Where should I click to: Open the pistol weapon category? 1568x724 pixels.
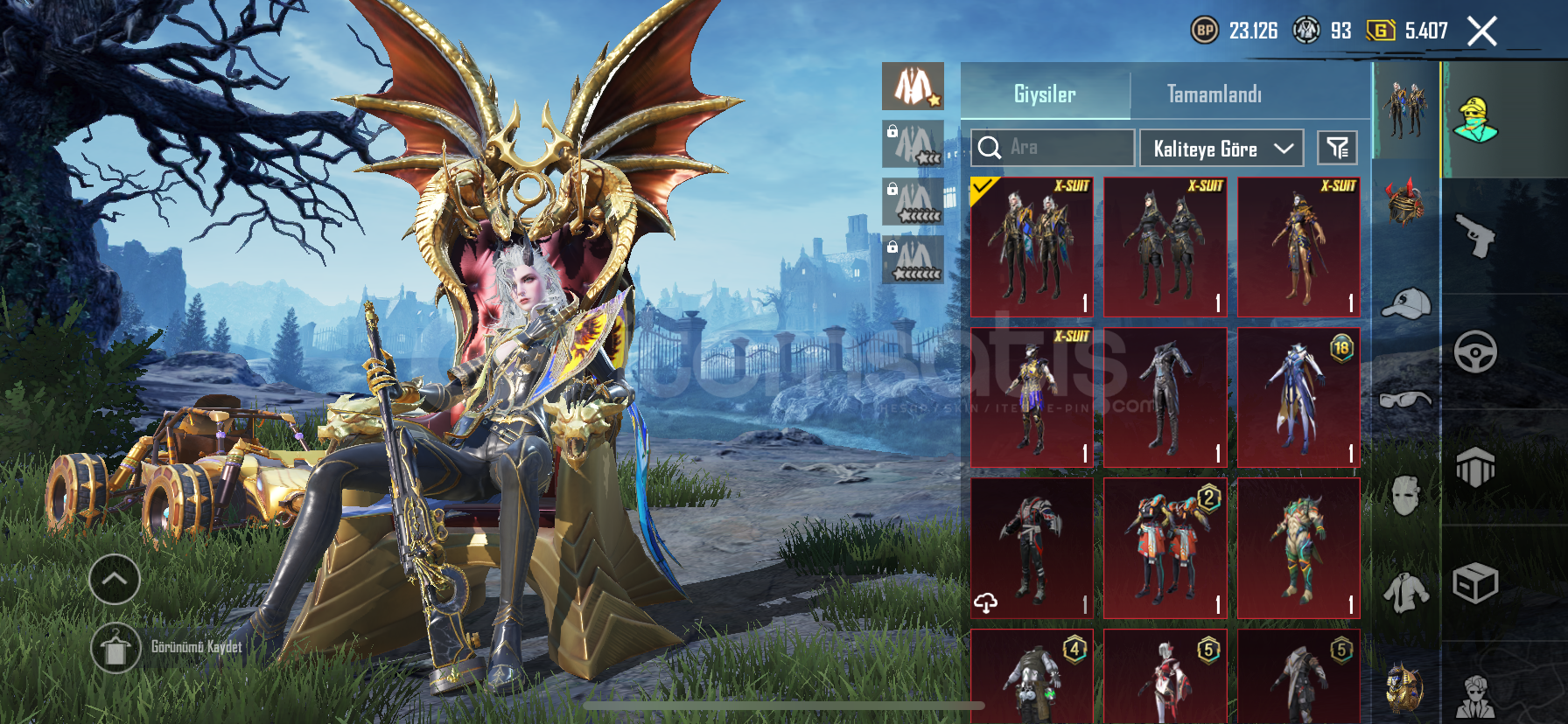pyautogui.click(x=1475, y=236)
